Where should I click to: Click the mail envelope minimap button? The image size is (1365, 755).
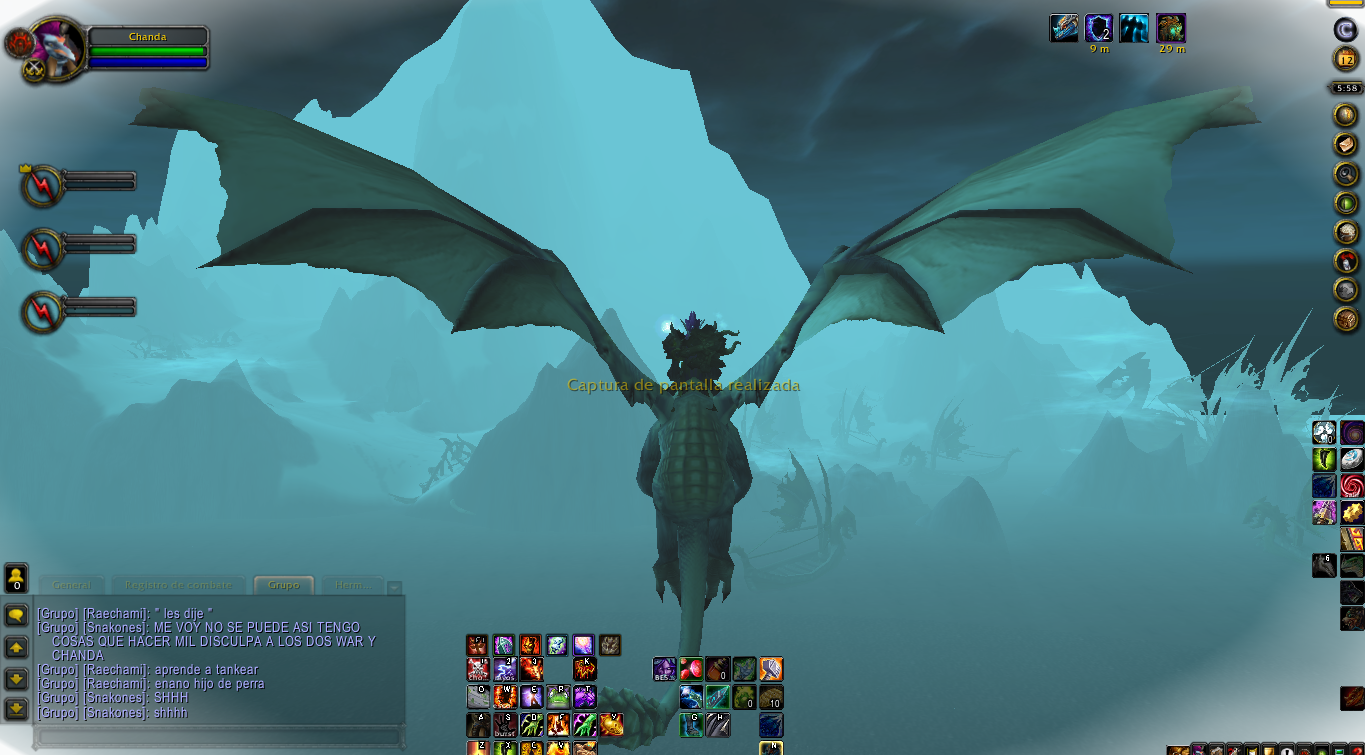coord(1346,145)
